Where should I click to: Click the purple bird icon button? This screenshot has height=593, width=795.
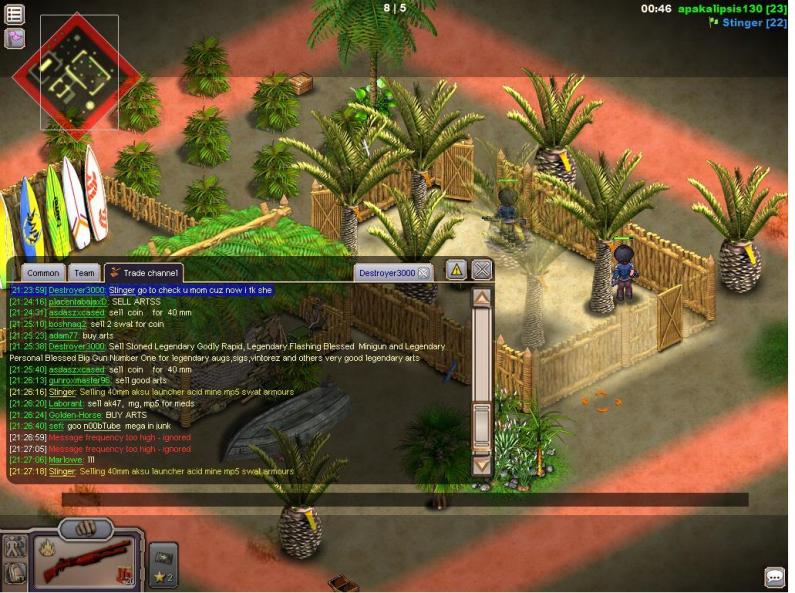(15, 38)
